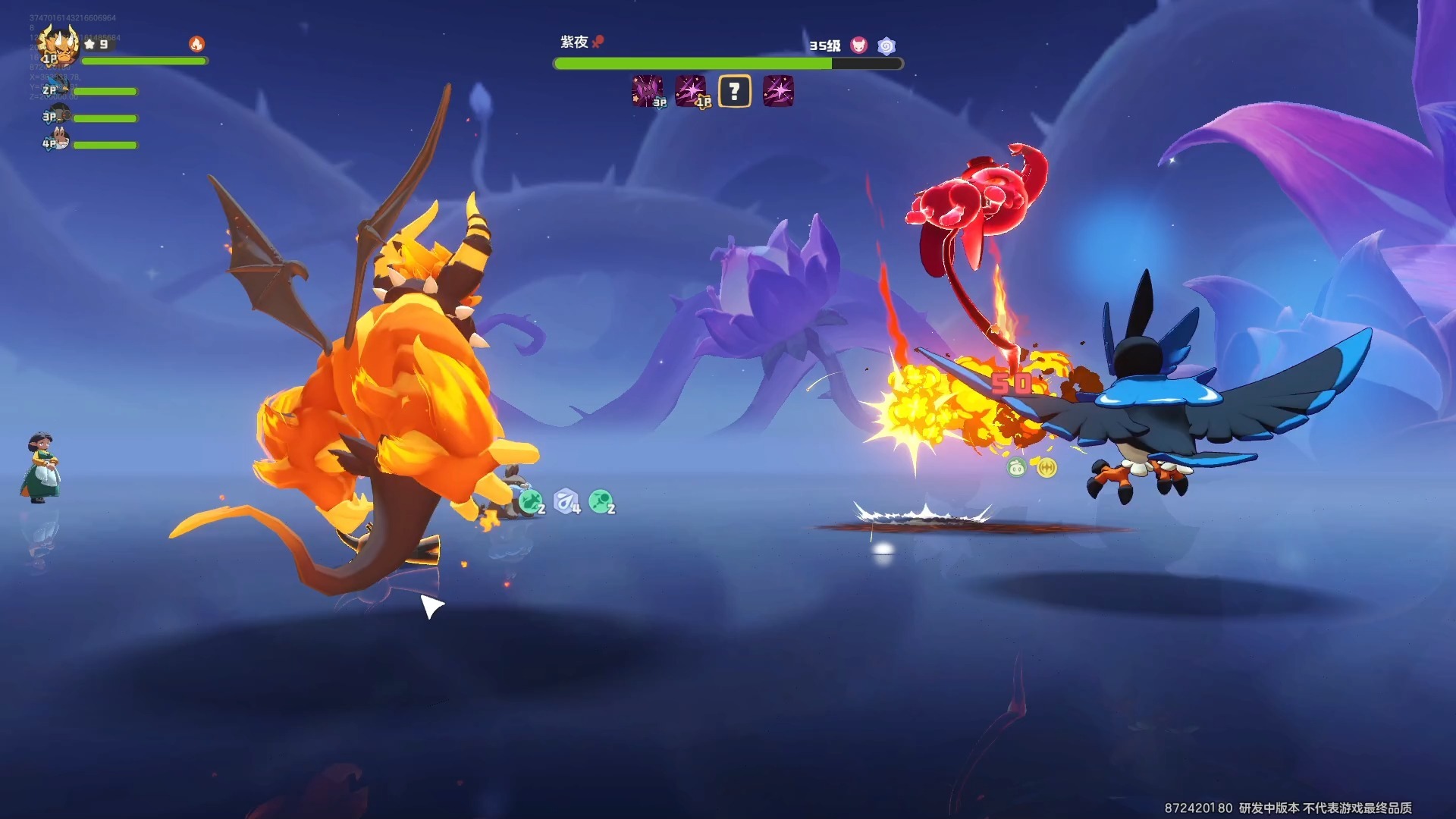Click the blue swirl type icon
Screen dimensions: 1456x819
[886, 46]
